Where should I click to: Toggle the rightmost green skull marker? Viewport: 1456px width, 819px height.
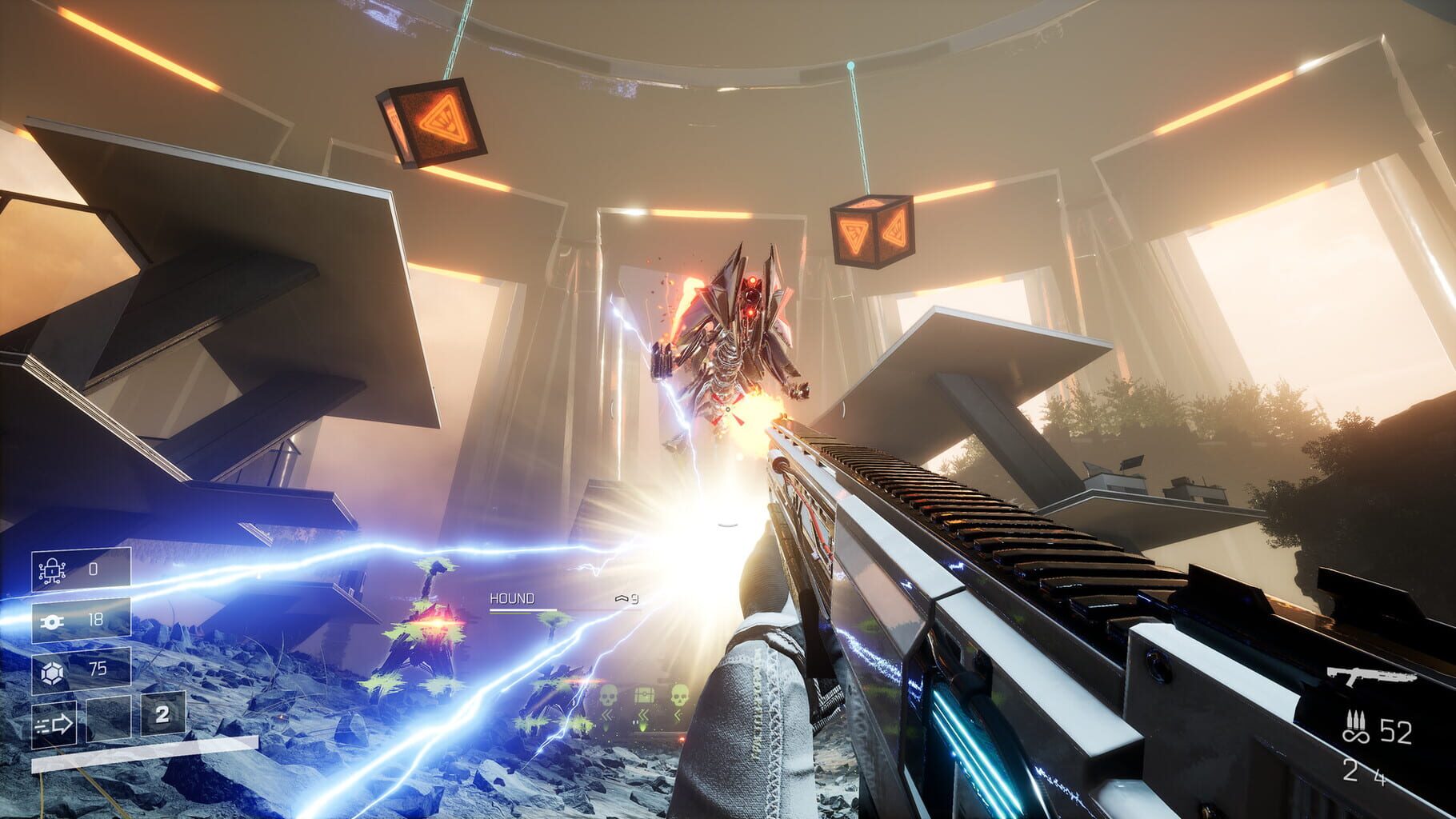(x=679, y=695)
